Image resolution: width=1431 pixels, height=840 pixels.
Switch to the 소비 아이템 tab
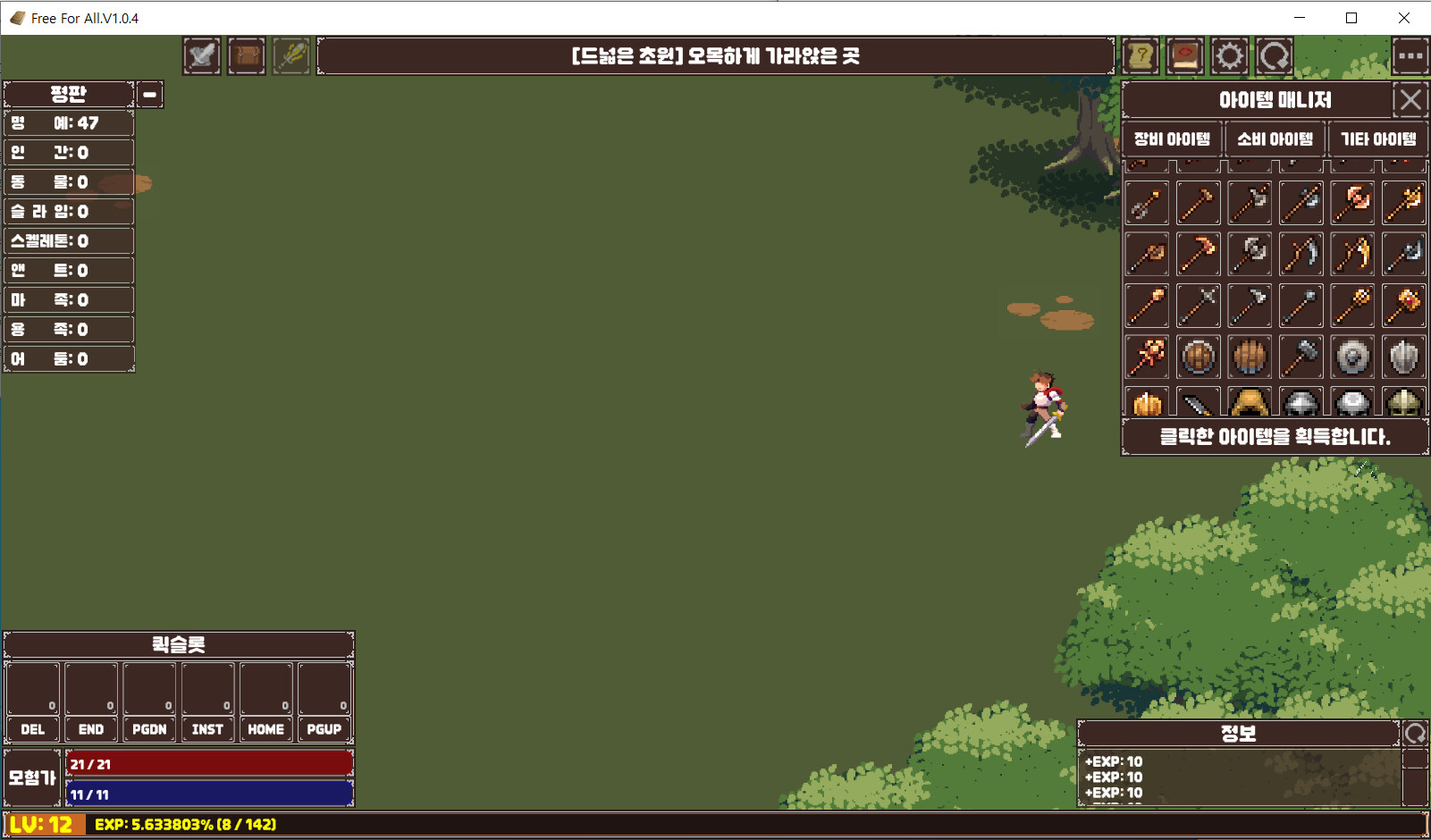[x=1275, y=139]
